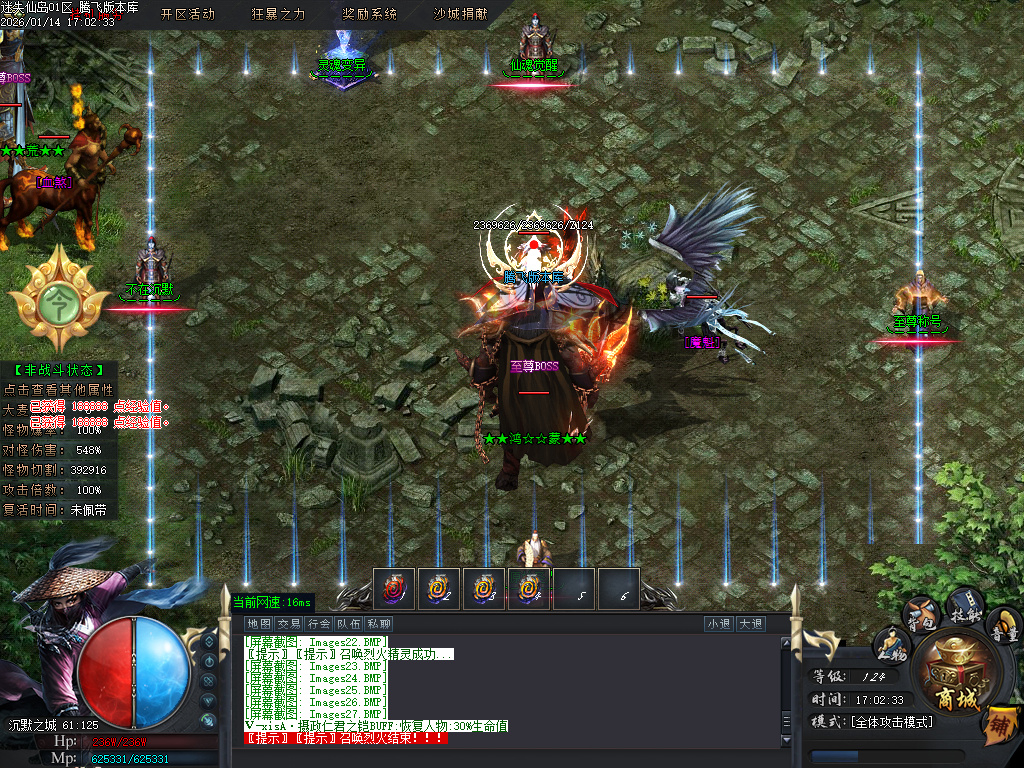Open the 沙城捐献 menu
This screenshot has height=768, width=1024.
(460, 14)
